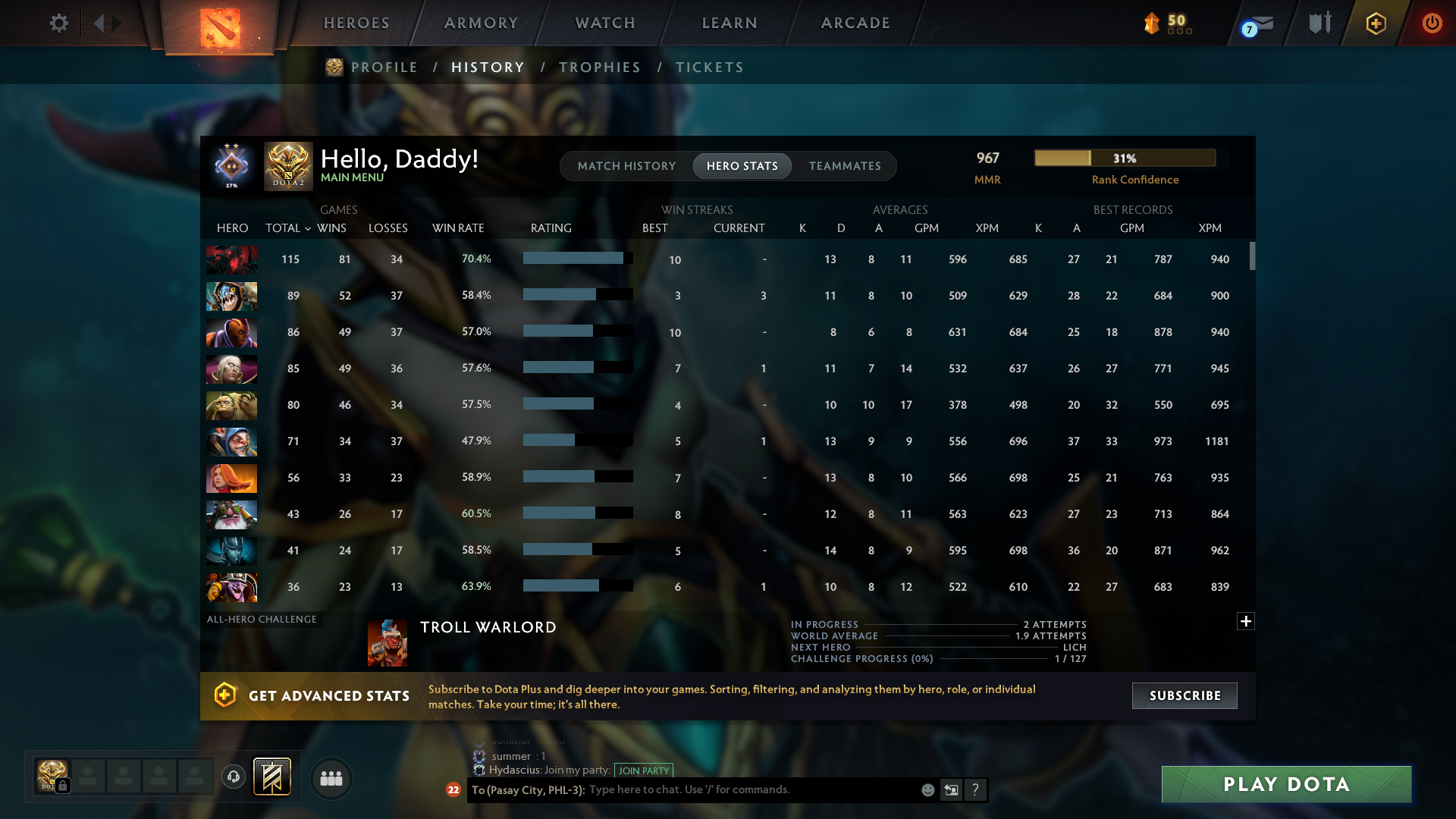Screen dimensions: 1456x819
Task: Open the voice chat headset icon
Action: point(234,777)
